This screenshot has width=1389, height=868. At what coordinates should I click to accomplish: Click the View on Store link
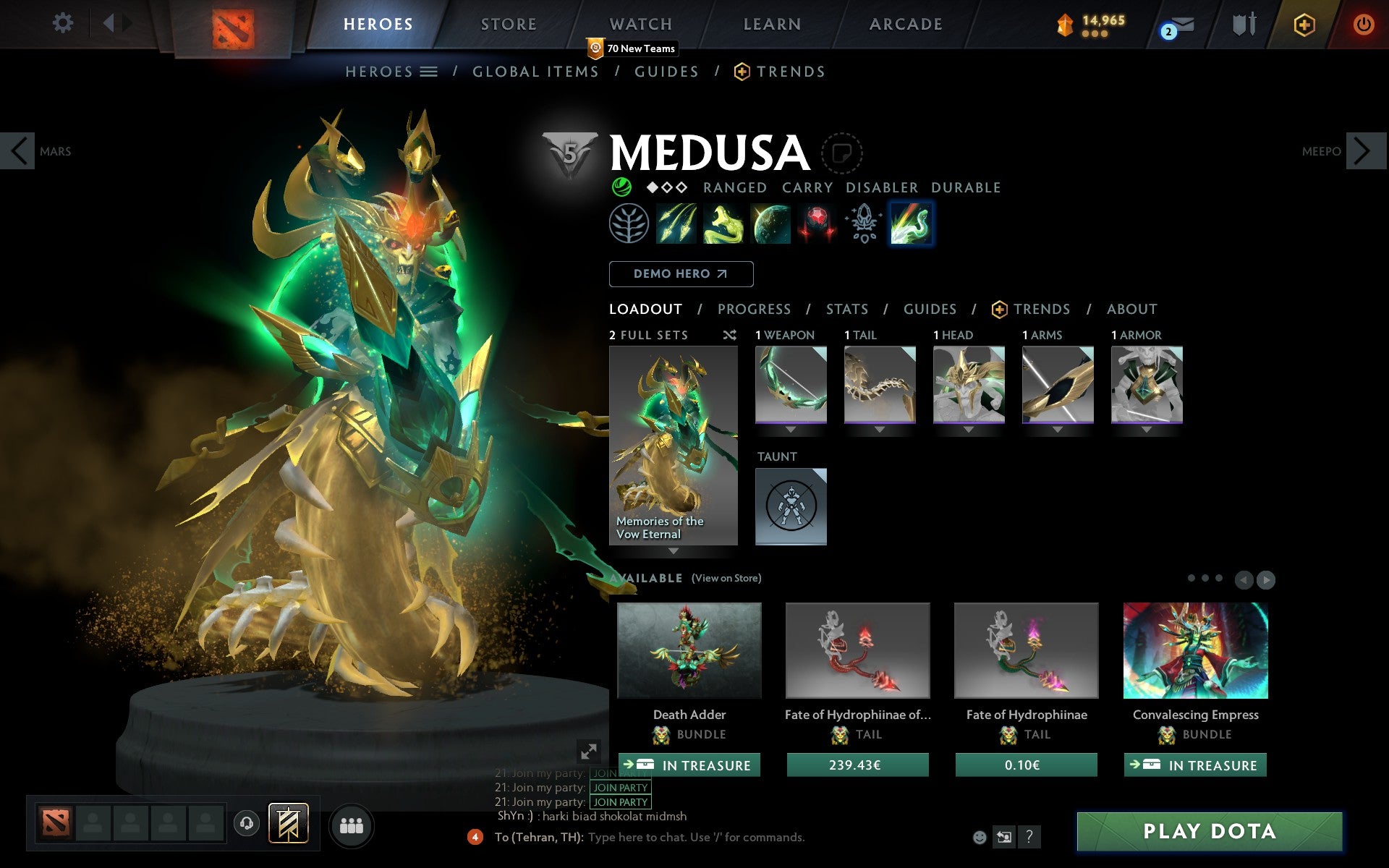pos(726,578)
